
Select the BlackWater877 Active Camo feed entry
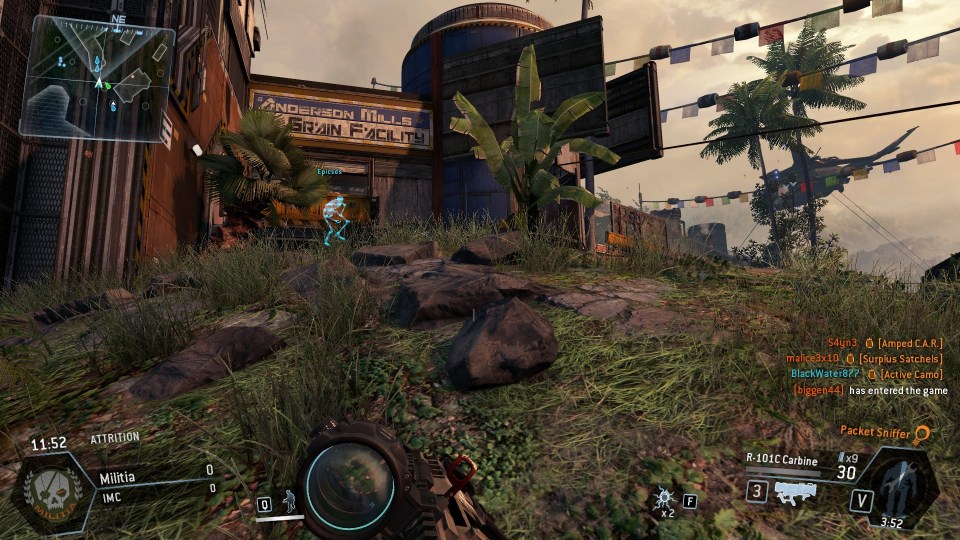[x=866, y=374]
